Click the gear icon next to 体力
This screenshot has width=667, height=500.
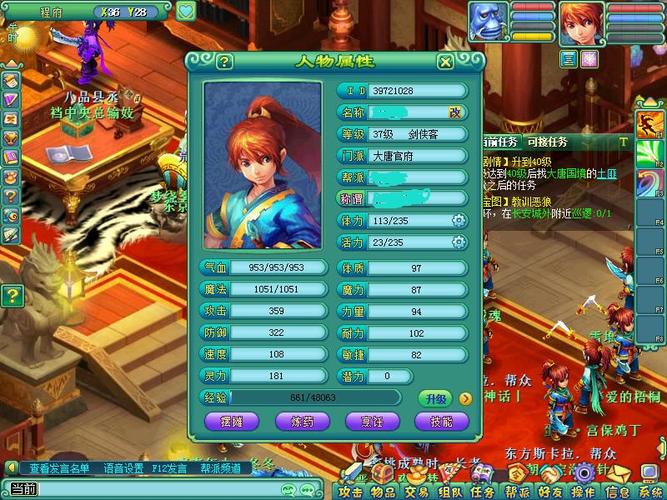pos(459,221)
